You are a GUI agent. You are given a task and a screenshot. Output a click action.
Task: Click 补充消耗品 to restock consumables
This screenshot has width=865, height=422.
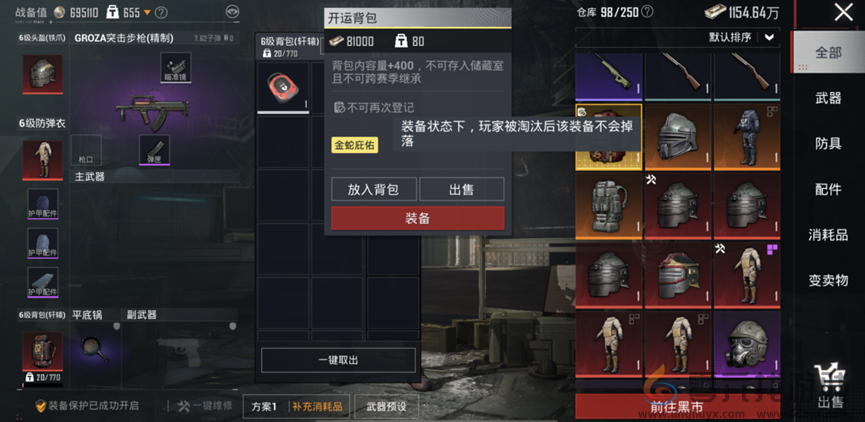(x=317, y=406)
